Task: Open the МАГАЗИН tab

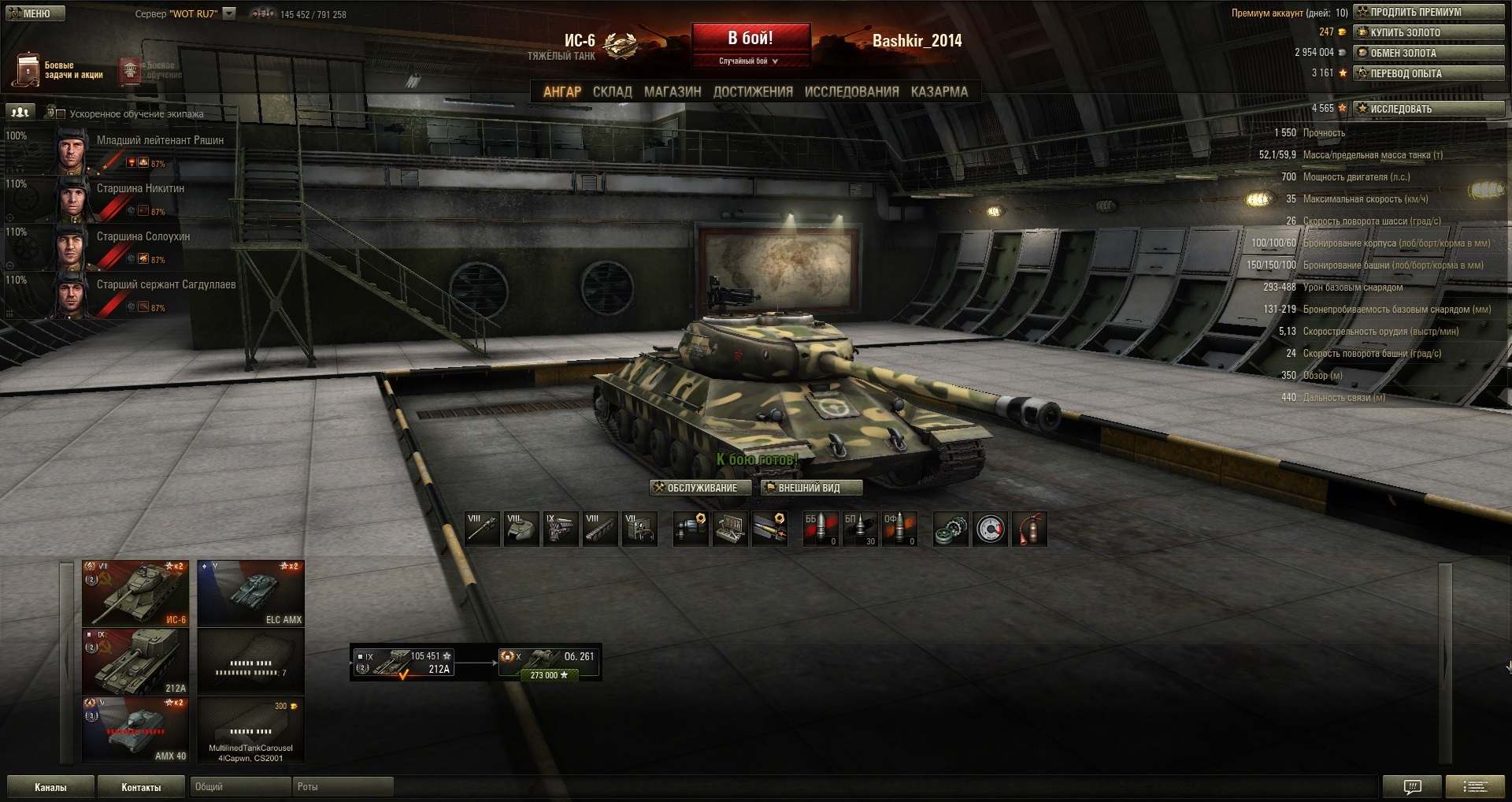Action: (673, 91)
